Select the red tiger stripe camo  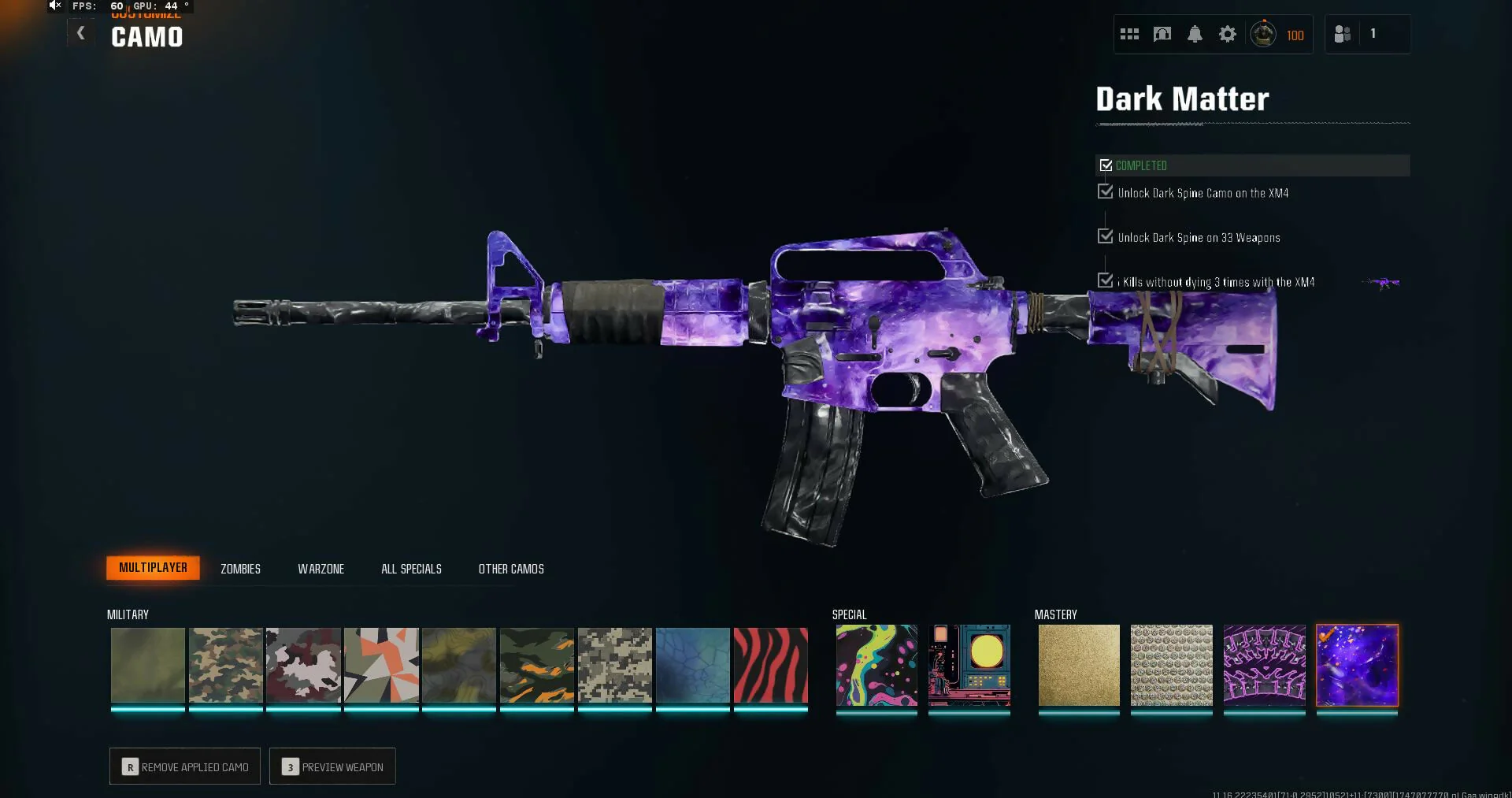point(770,666)
